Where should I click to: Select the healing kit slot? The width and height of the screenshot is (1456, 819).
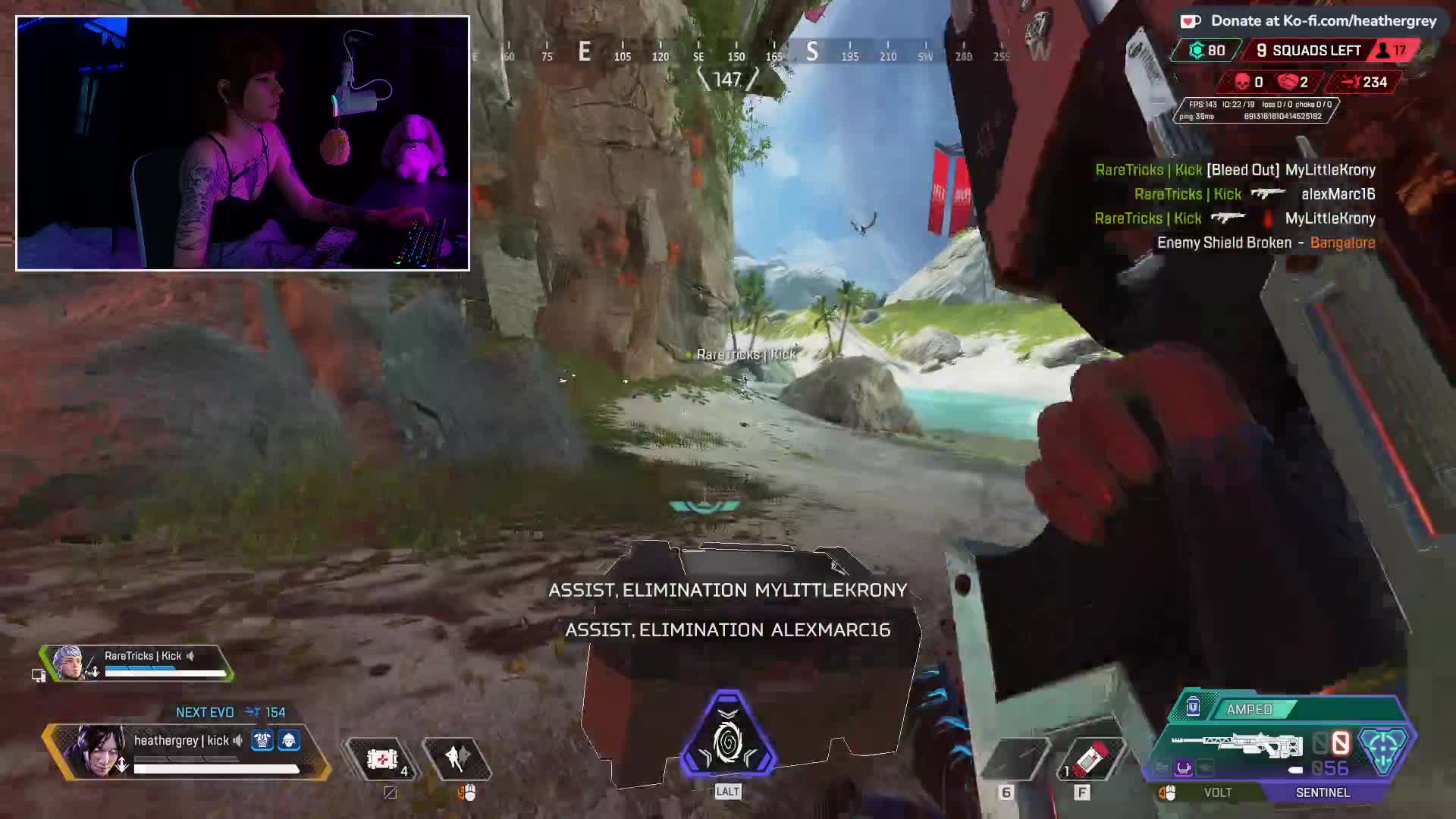[383, 758]
